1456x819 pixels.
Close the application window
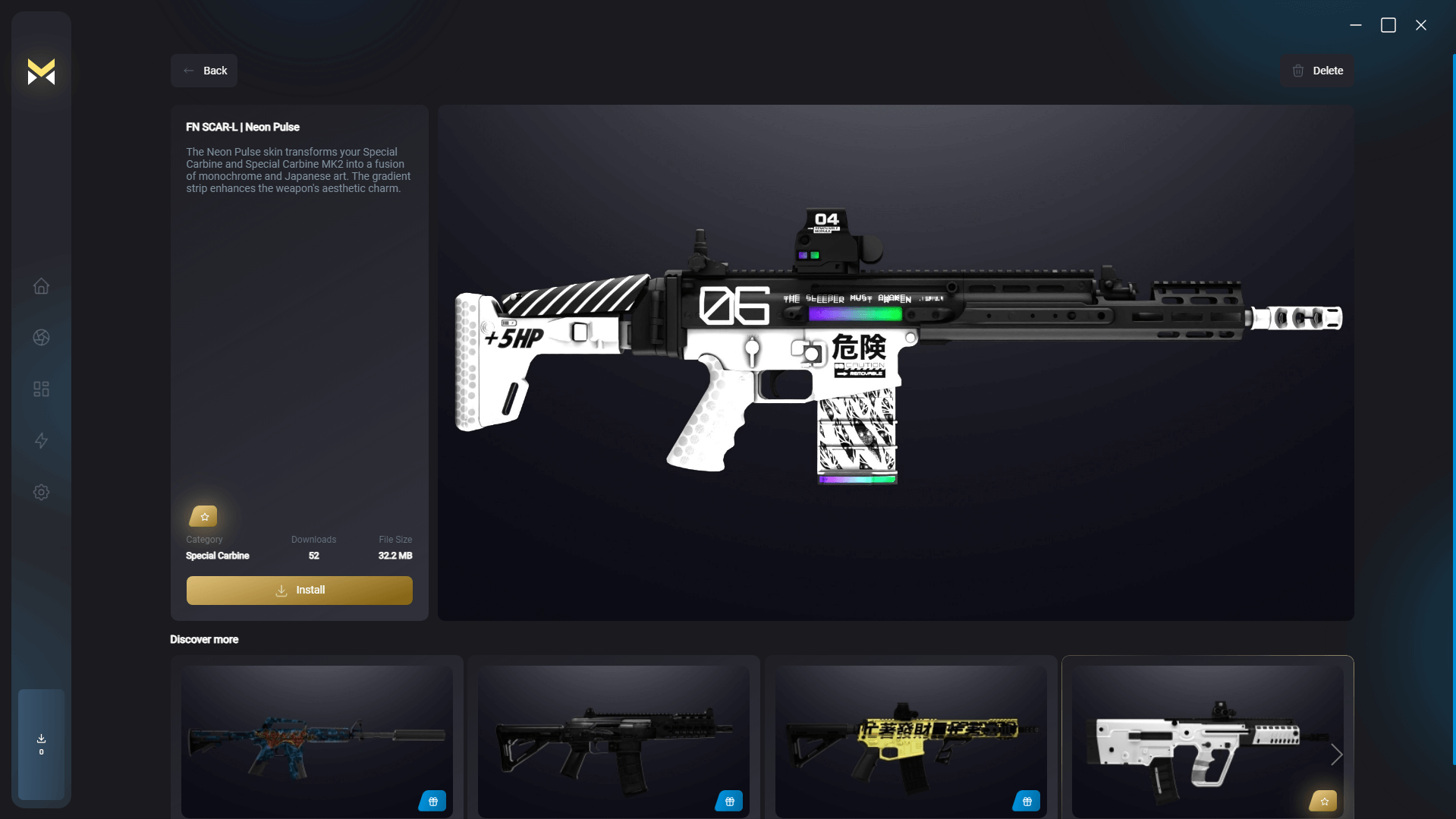click(x=1421, y=25)
